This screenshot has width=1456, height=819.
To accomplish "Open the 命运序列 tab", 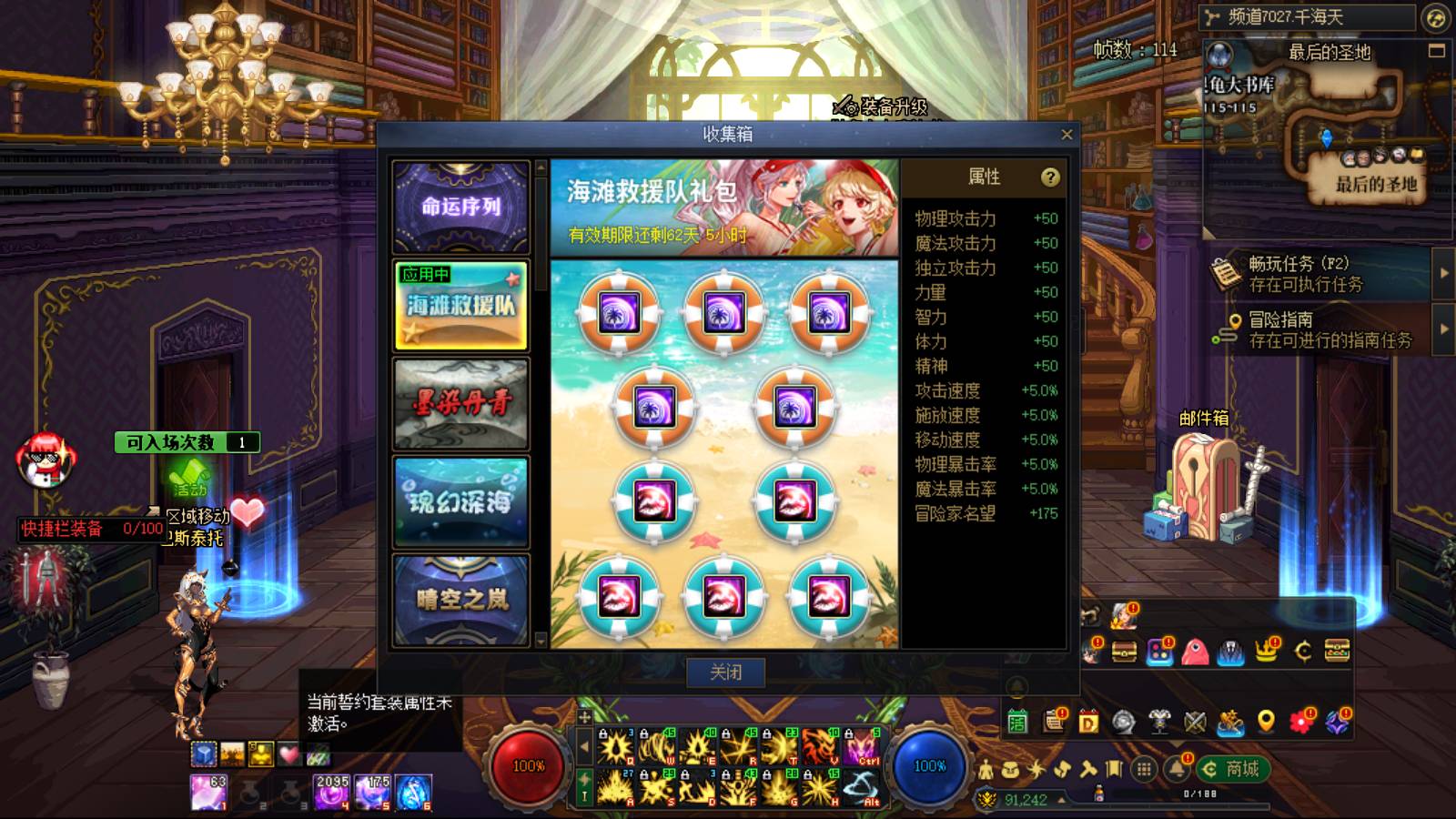I will [461, 207].
